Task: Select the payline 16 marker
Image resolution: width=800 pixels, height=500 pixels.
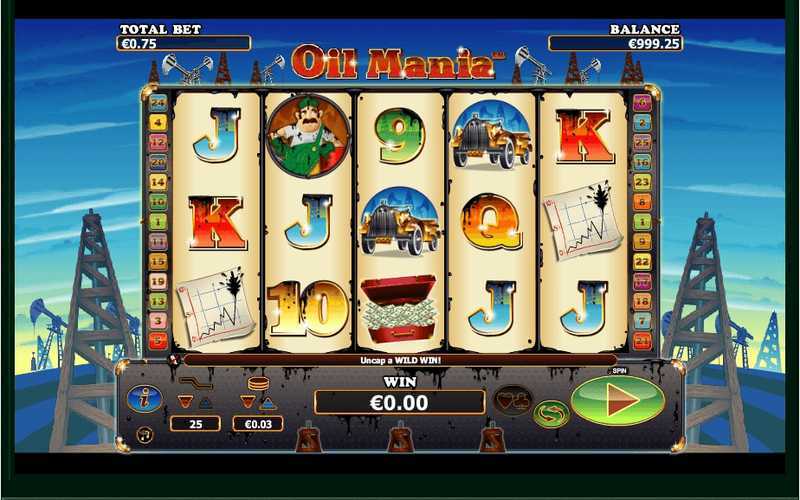Action: 643,161
